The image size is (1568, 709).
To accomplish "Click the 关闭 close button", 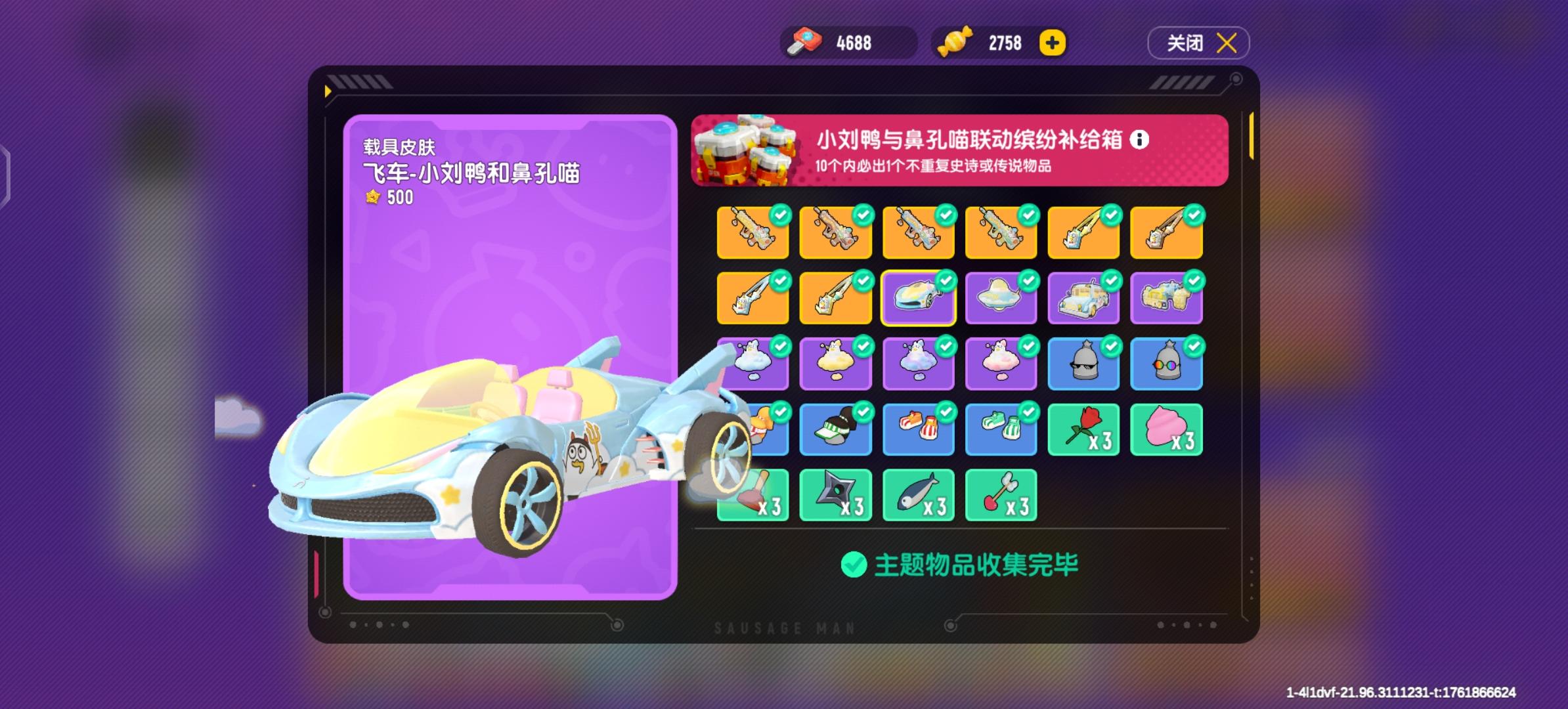I will point(1198,42).
